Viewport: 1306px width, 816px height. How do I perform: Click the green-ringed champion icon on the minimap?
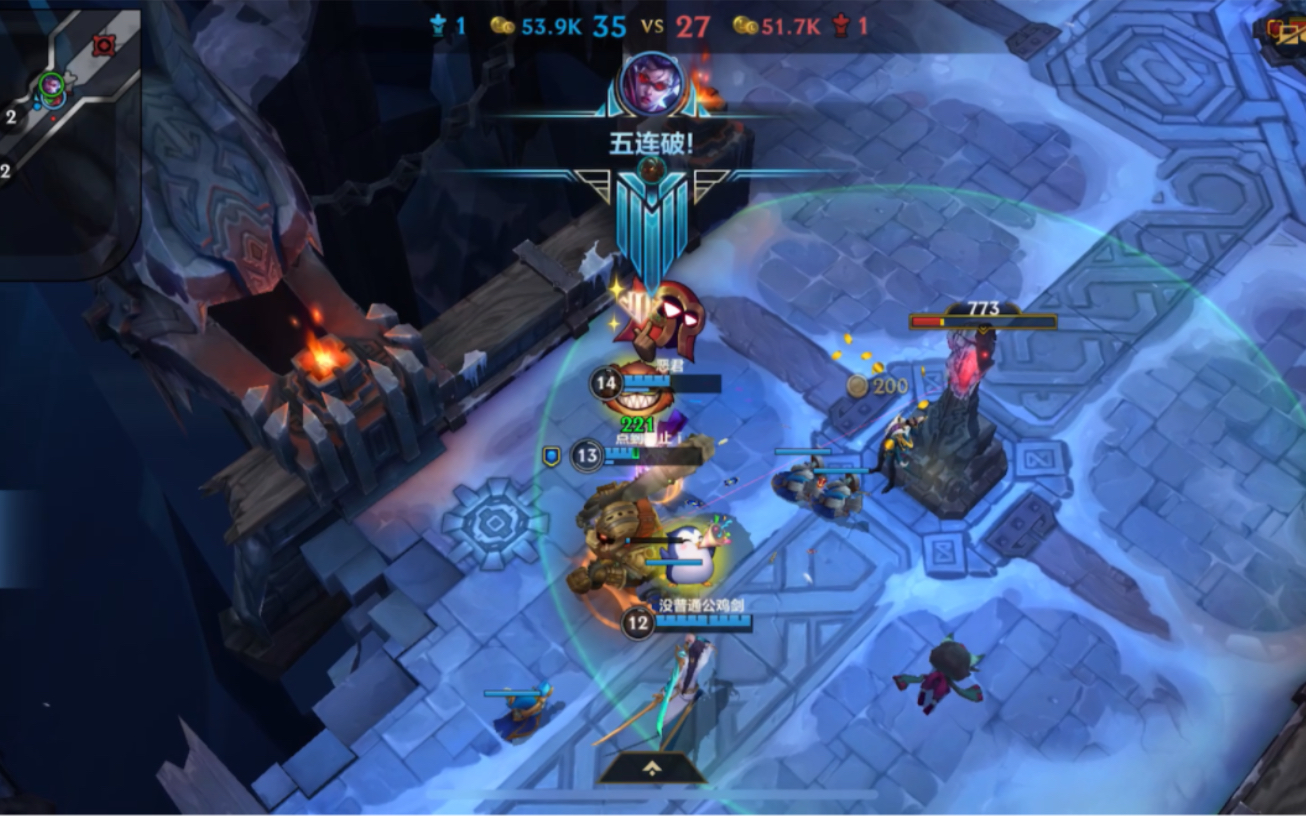point(51,87)
